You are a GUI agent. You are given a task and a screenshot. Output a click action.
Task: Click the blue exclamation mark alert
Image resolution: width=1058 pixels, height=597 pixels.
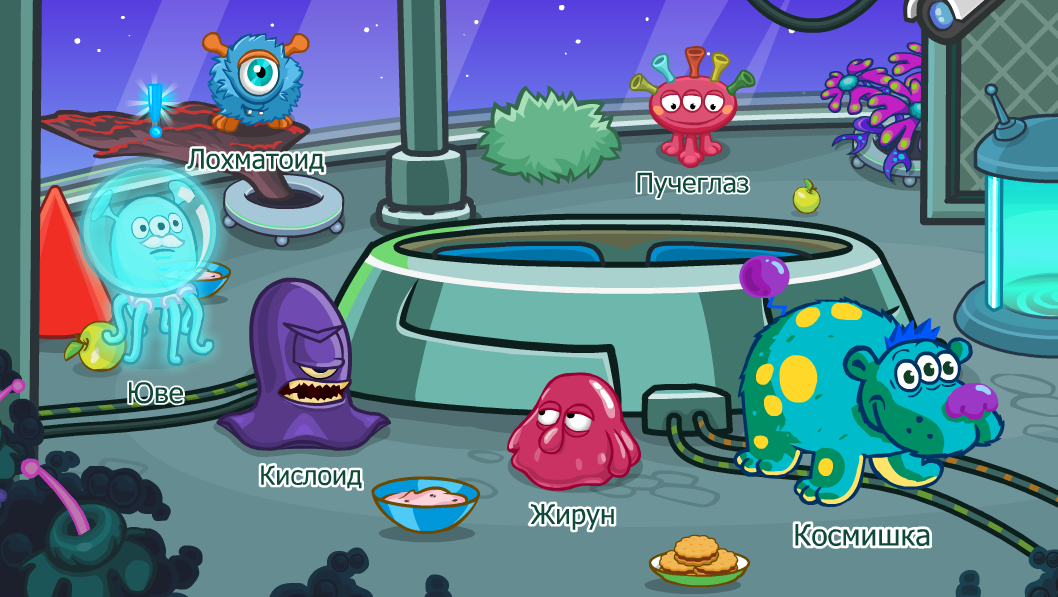[155, 110]
